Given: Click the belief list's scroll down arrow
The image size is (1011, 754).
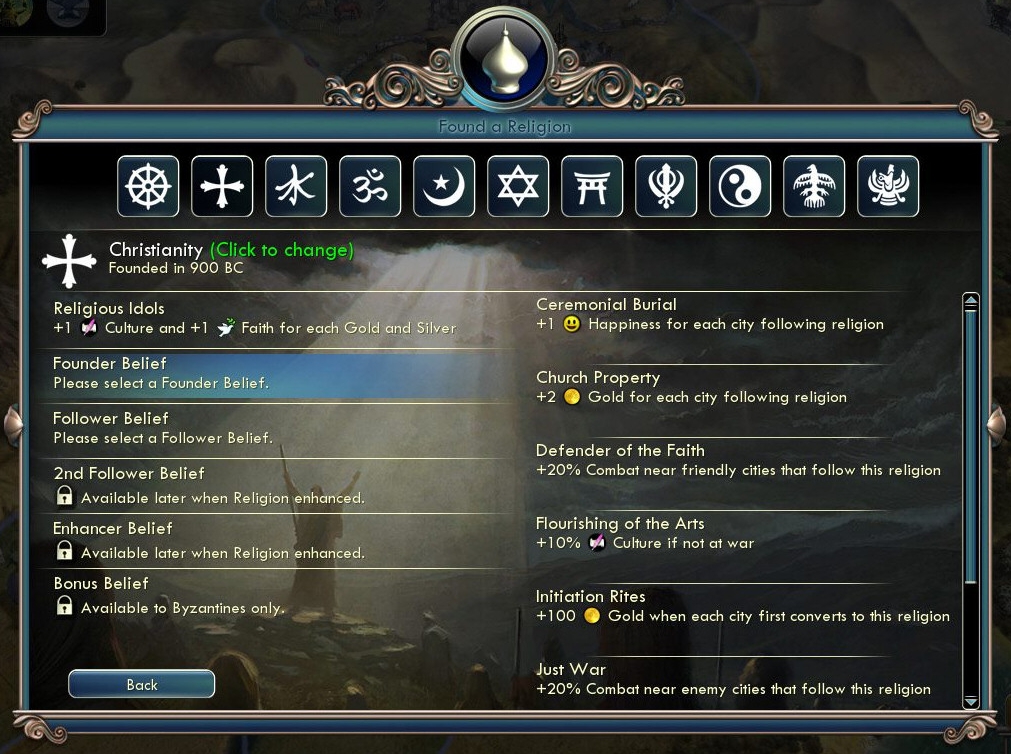Looking at the screenshot, I should coord(970,701).
